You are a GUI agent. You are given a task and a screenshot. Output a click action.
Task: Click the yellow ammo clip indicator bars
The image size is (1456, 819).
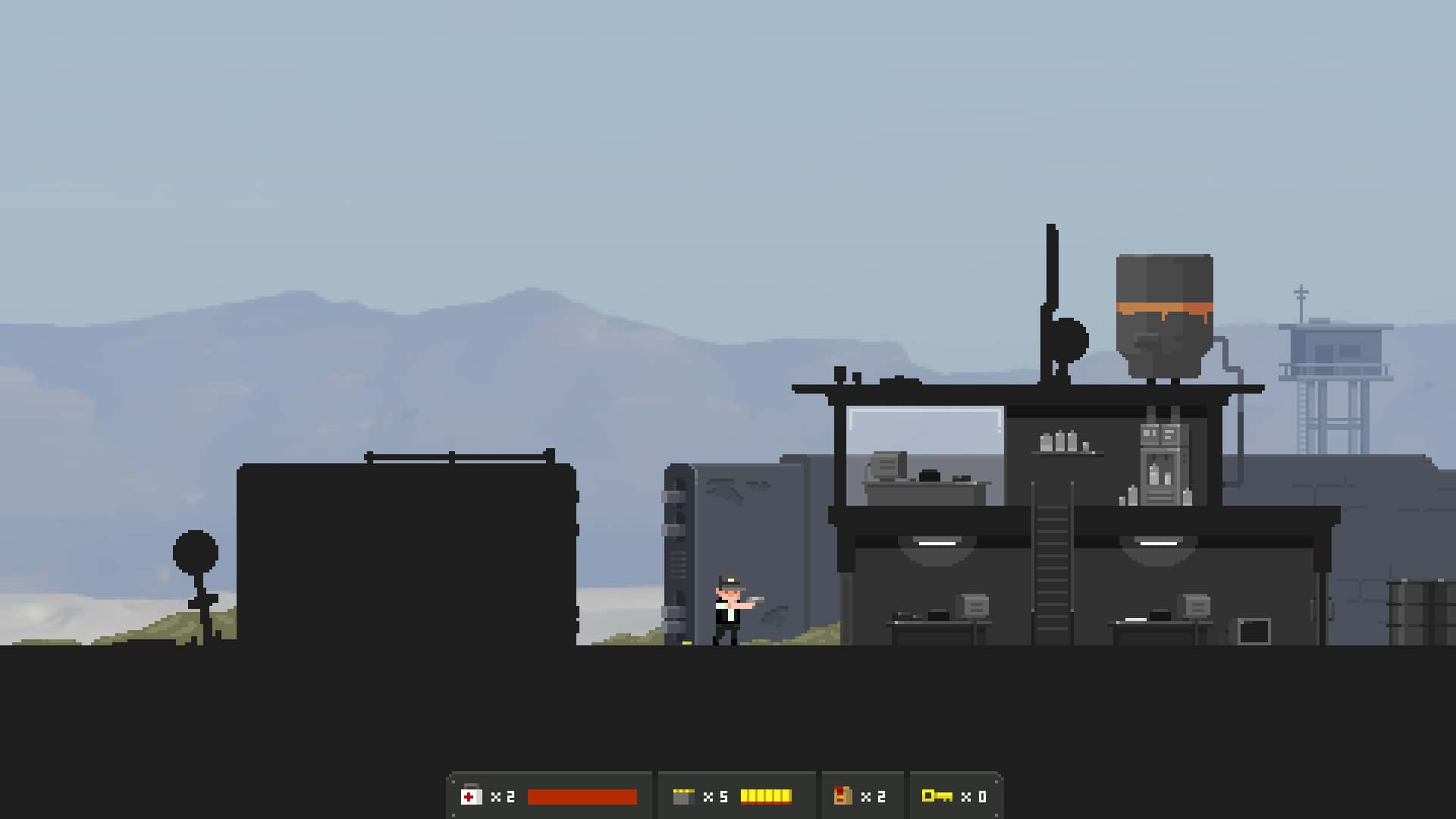click(x=767, y=795)
